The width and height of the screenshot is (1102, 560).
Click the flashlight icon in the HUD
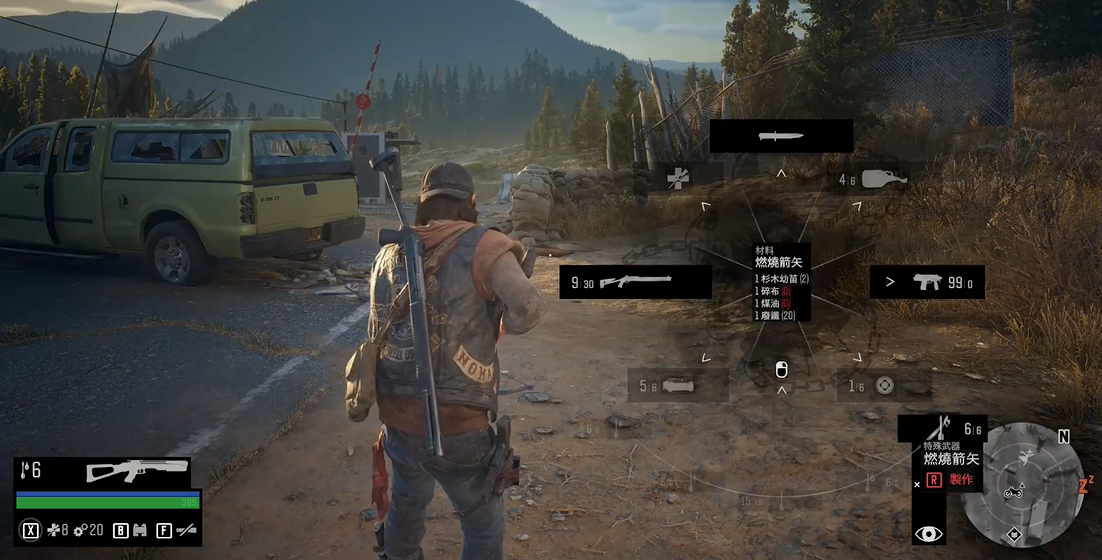[186, 530]
